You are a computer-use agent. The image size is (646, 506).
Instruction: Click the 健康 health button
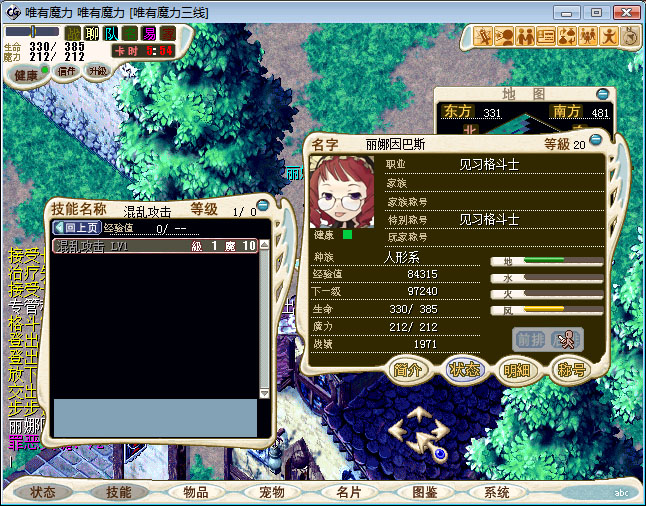(26, 75)
